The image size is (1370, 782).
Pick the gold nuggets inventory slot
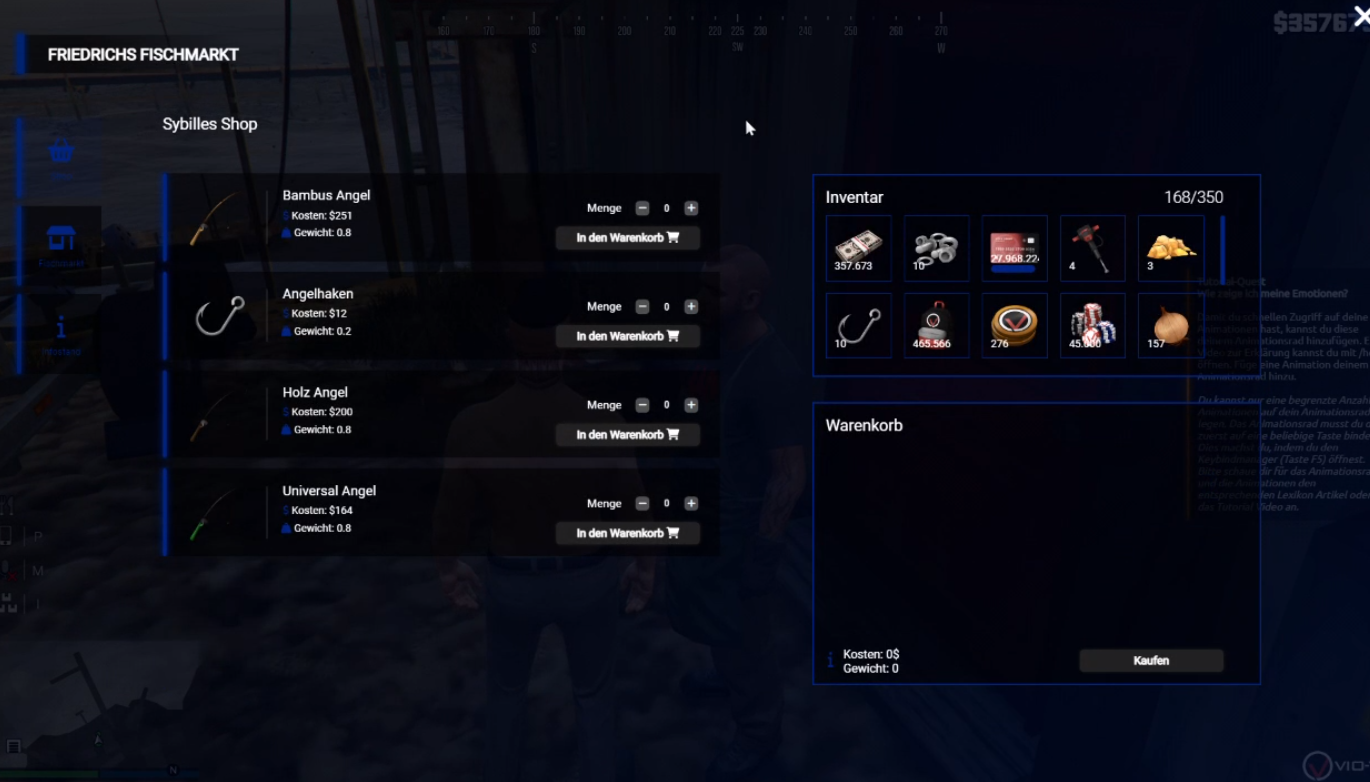[x=1170, y=247]
